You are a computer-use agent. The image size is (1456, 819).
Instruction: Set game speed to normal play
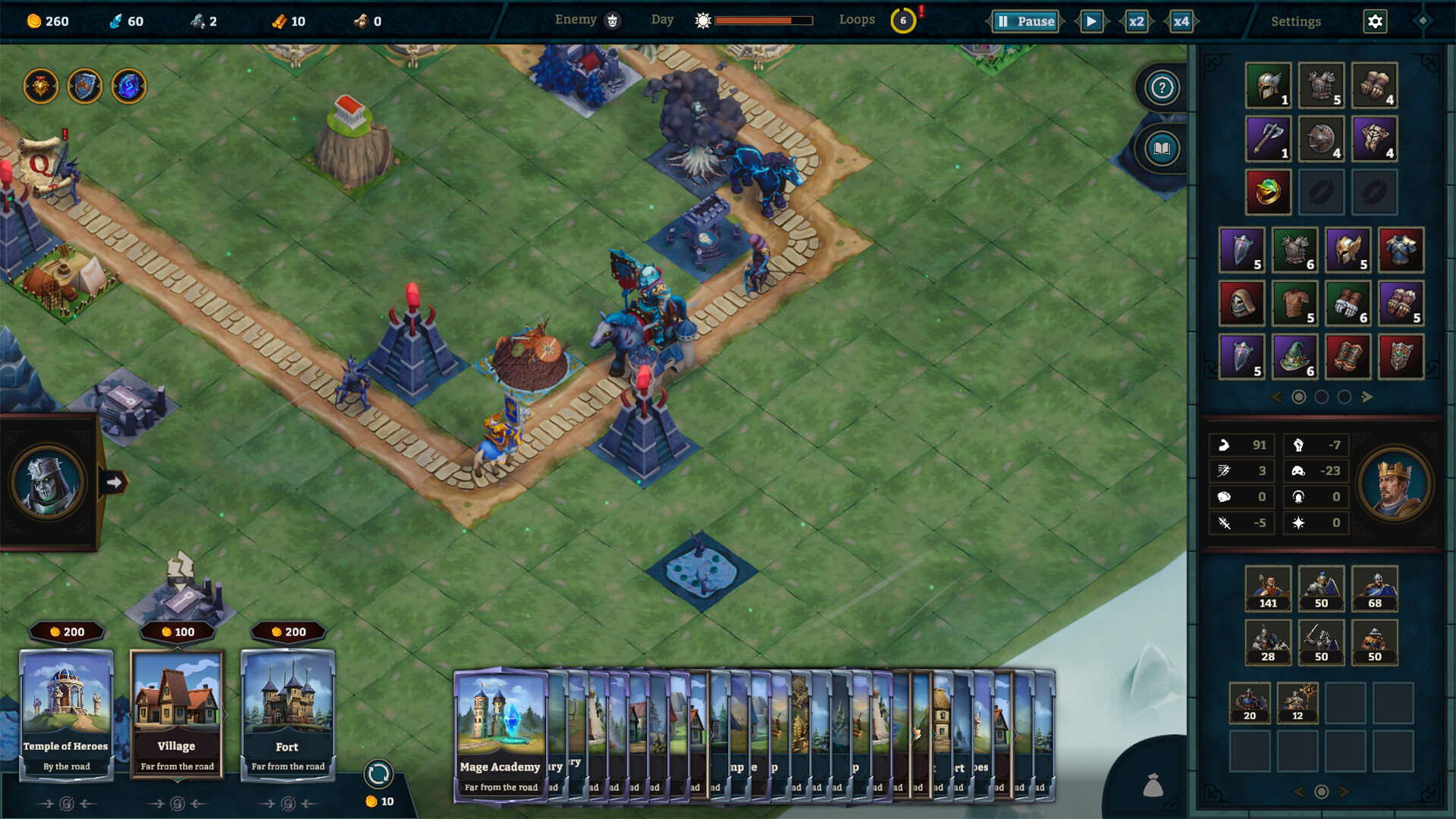pos(1091,21)
